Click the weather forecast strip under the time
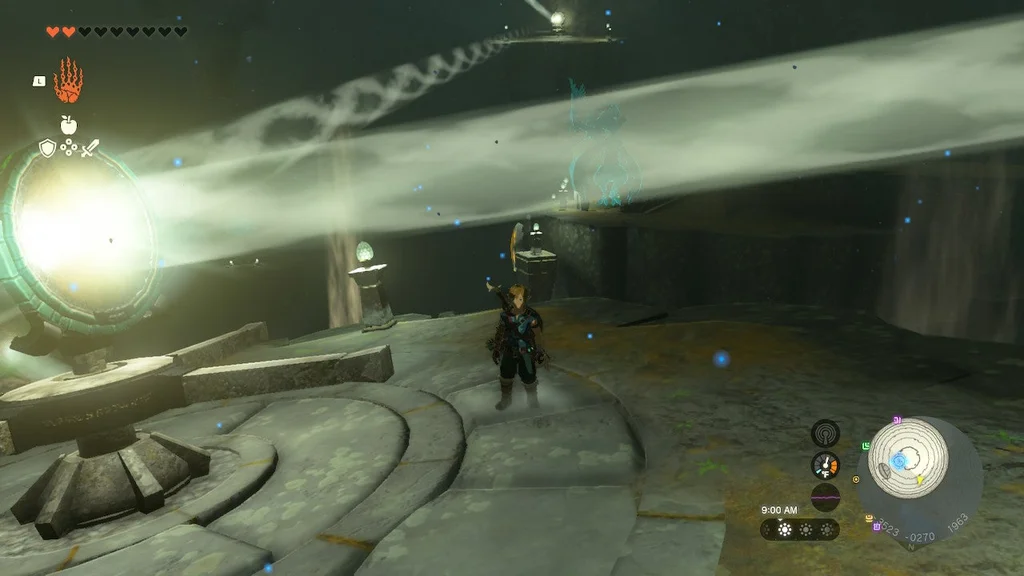Screen dimensions: 1024x576 [800, 529]
